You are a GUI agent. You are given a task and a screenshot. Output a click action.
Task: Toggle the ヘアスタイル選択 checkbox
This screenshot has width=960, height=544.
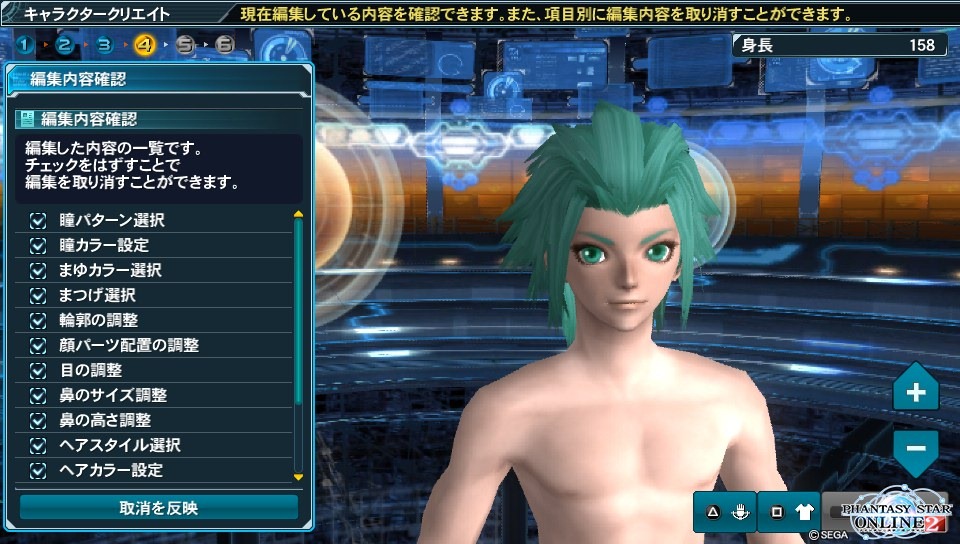point(39,445)
